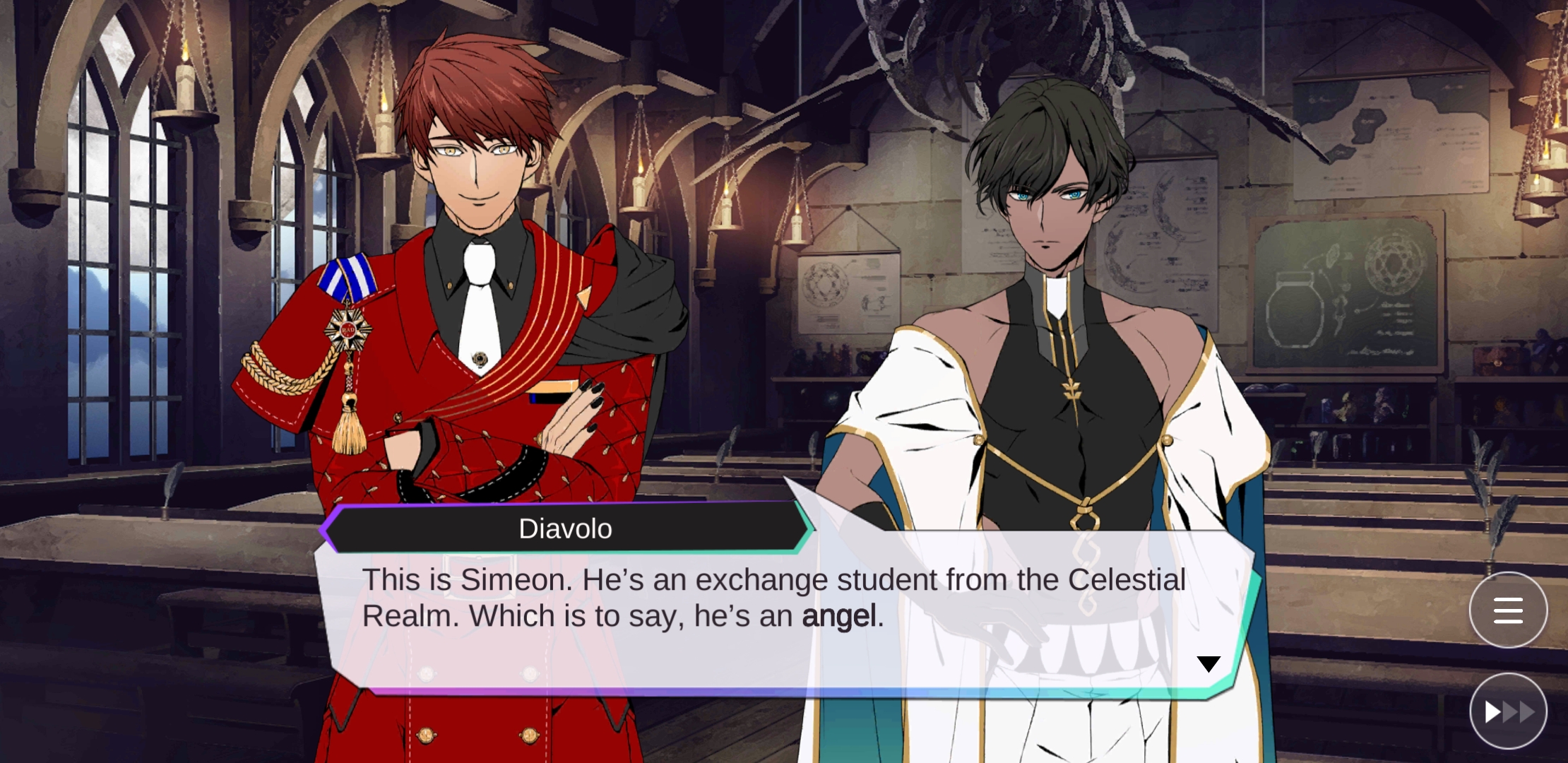1568x763 pixels.
Task: Tap the fast-forward skip button
Action: click(1508, 711)
